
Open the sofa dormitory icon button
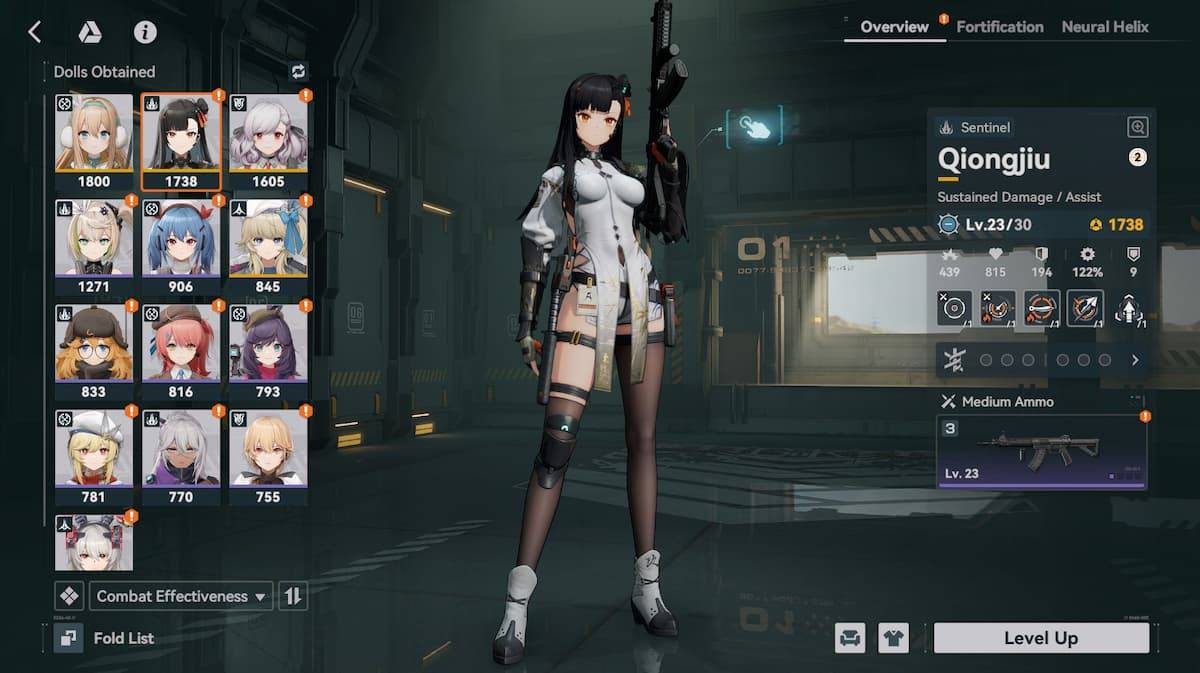point(850,638)
